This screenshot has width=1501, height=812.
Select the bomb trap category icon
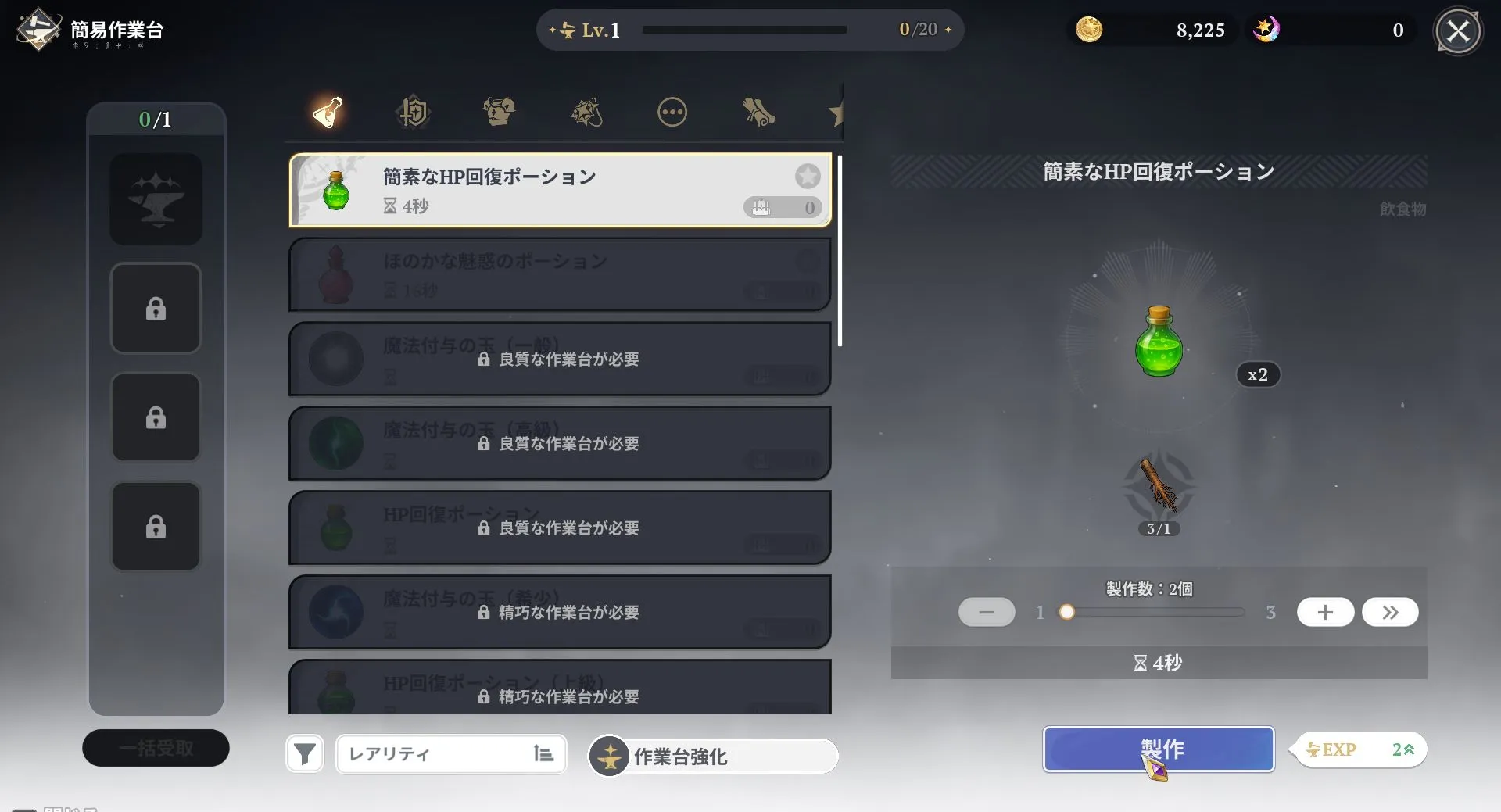(x=586, y=112)
